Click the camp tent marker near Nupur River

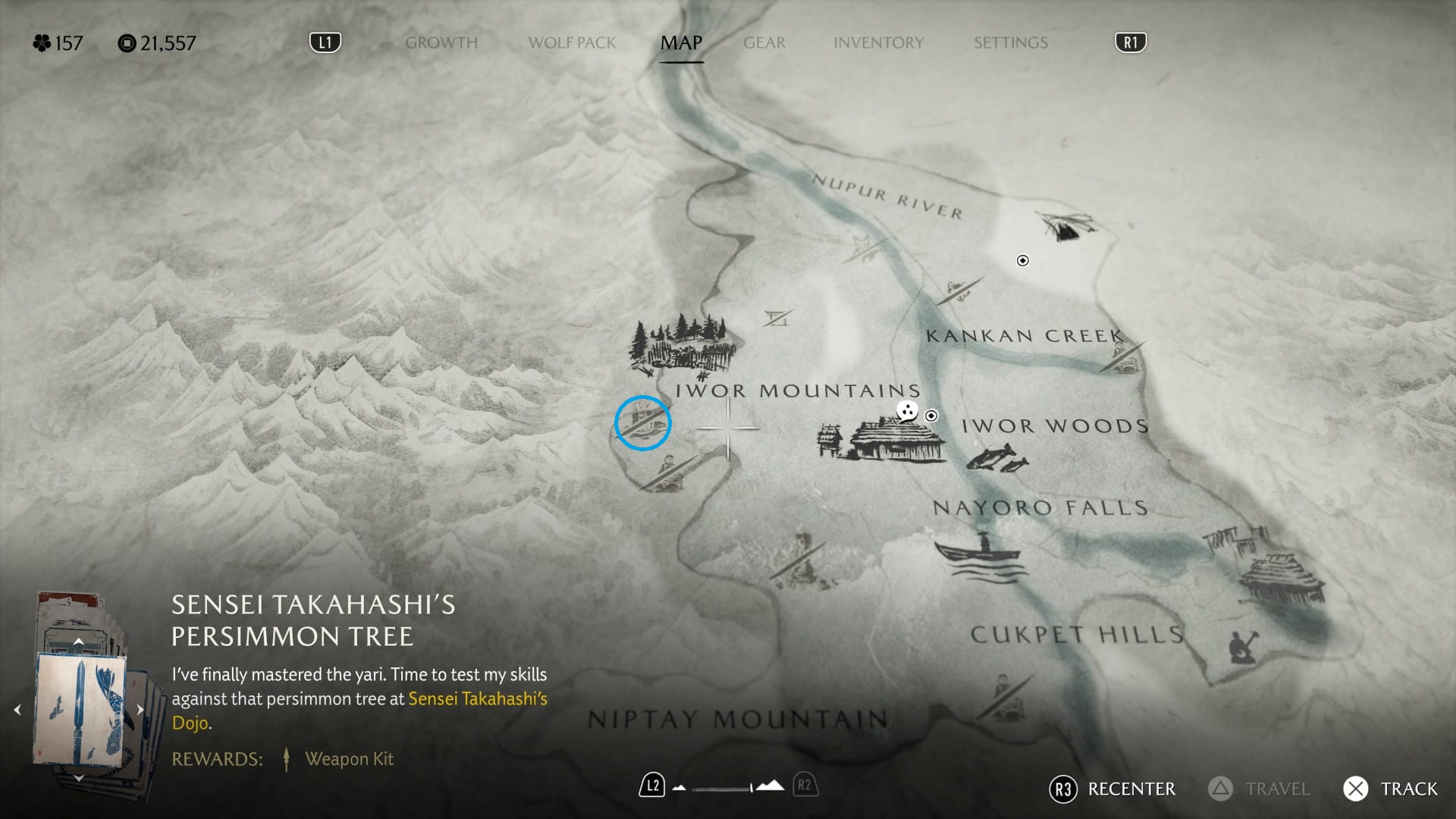tap(1065, 226)
